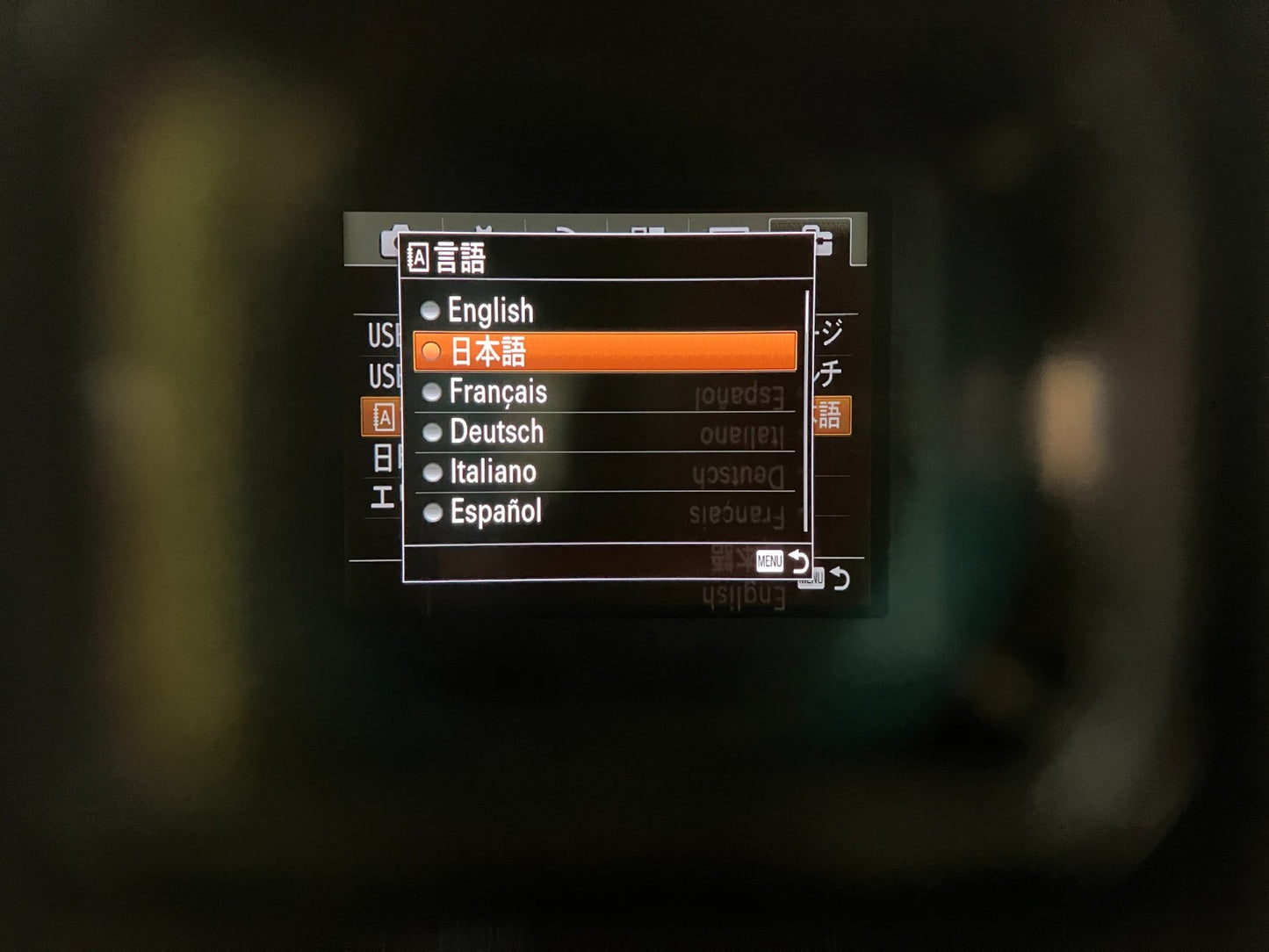Choose Italiano from the language list
The height and width of the screenshot is (952, 1269).
point(430,472)
